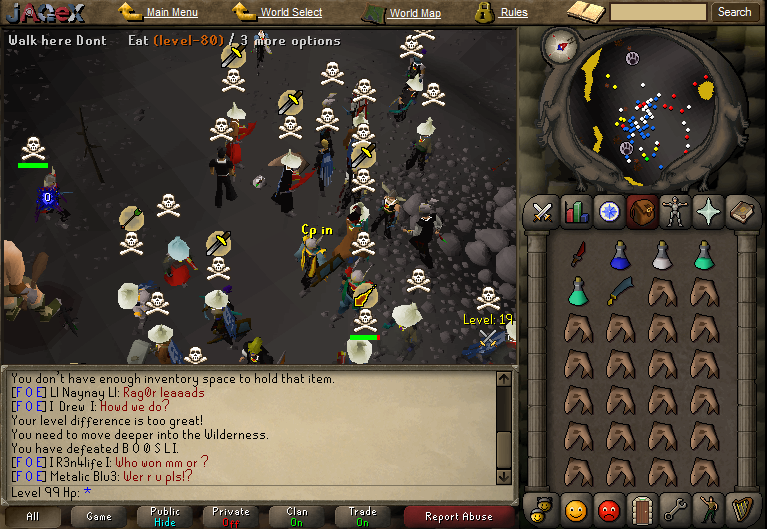Open the Rules page
767x529 pixels.
tap(514, 13)
